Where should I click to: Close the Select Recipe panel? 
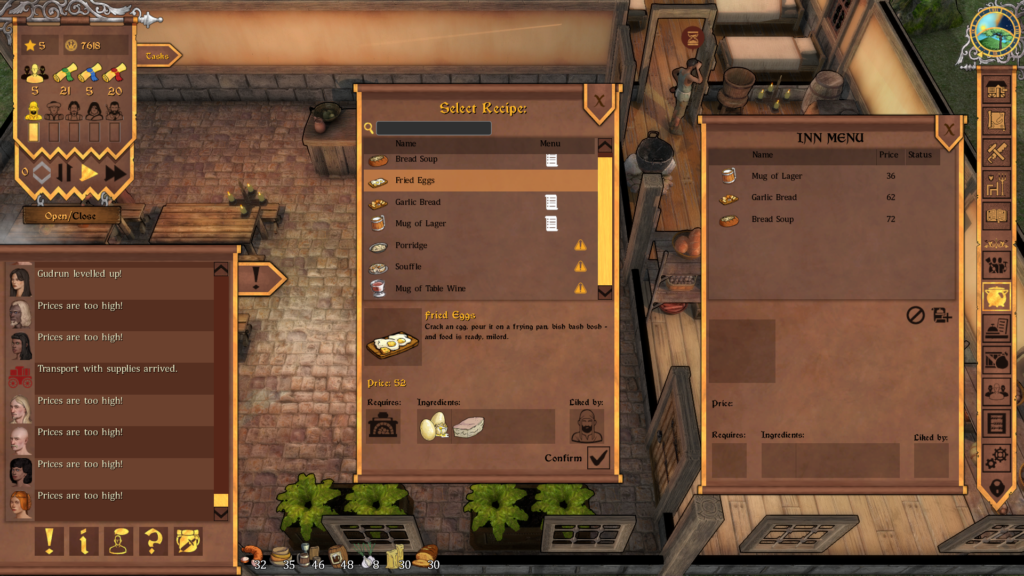click(598, 101)
